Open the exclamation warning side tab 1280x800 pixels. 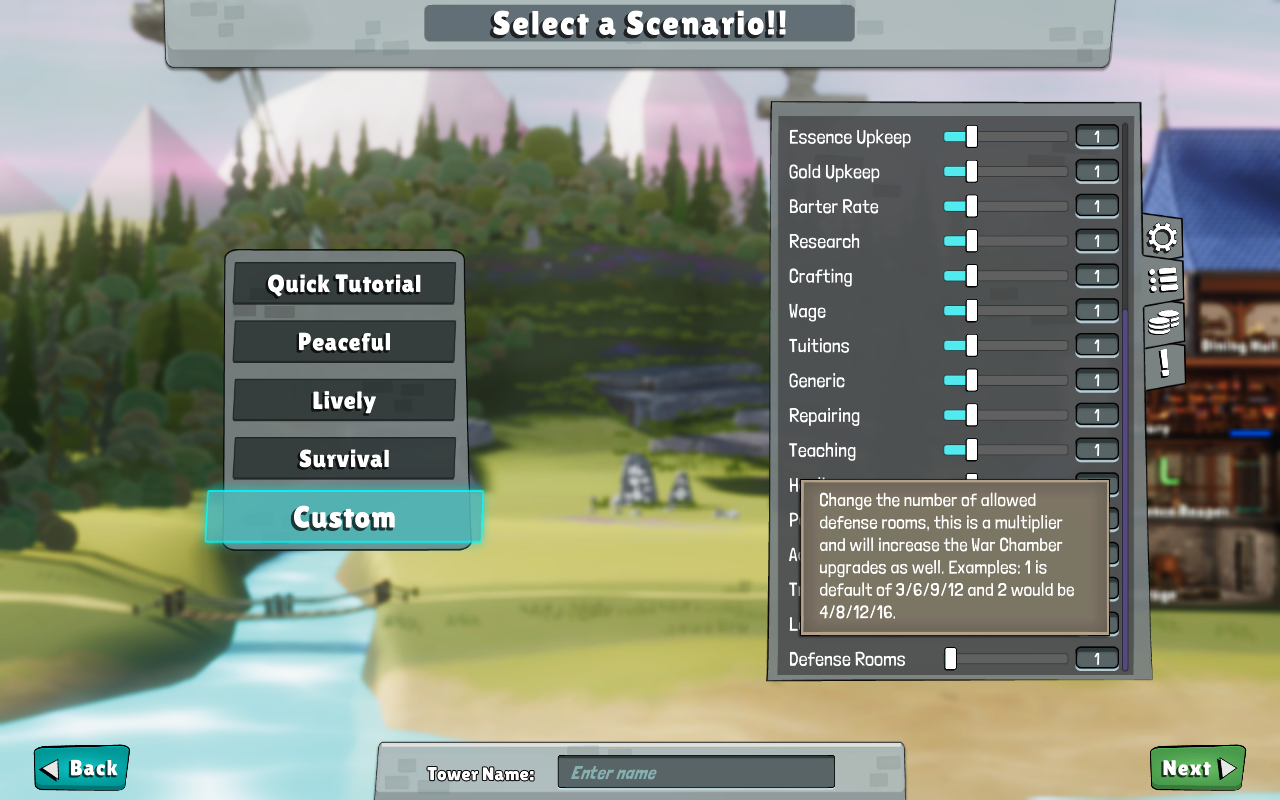click(1161, 364)
